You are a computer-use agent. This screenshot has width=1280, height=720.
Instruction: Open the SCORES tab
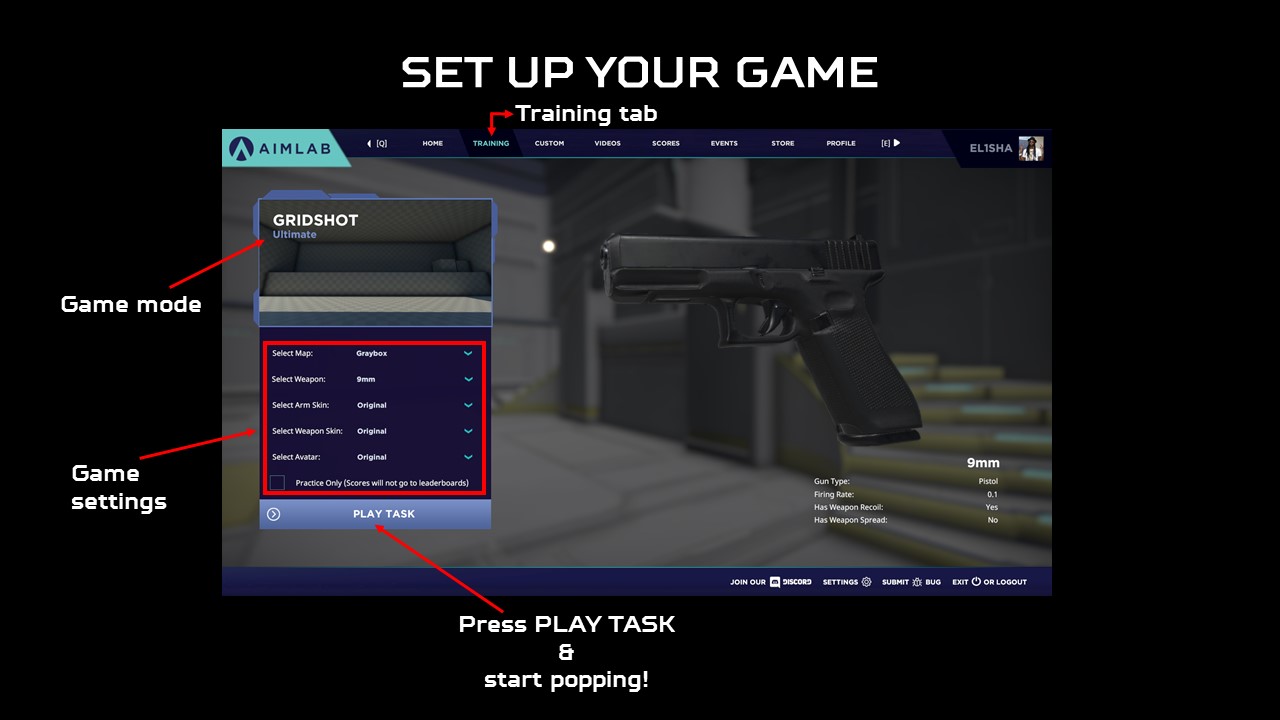[x=666, y=143]
